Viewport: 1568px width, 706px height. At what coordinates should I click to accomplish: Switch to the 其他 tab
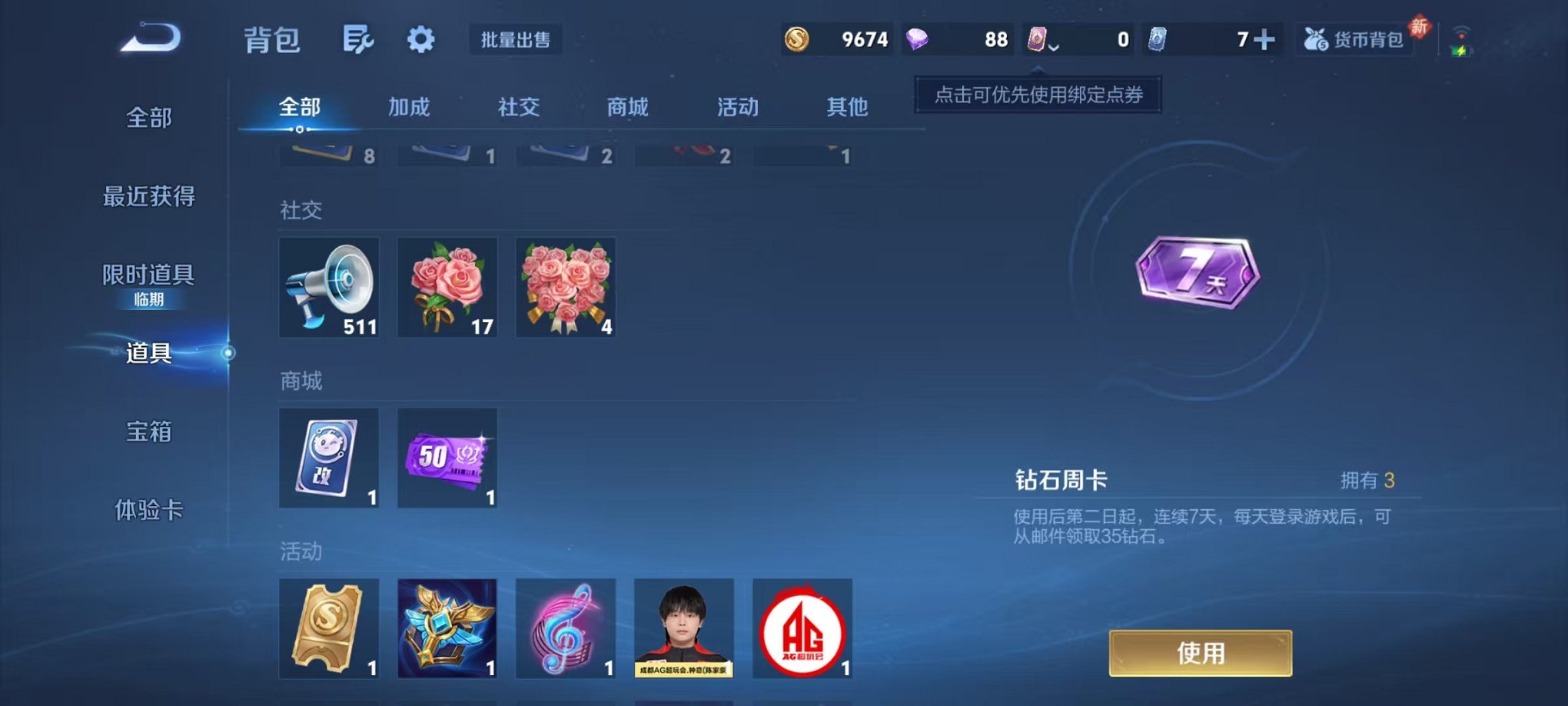(848, 108)
